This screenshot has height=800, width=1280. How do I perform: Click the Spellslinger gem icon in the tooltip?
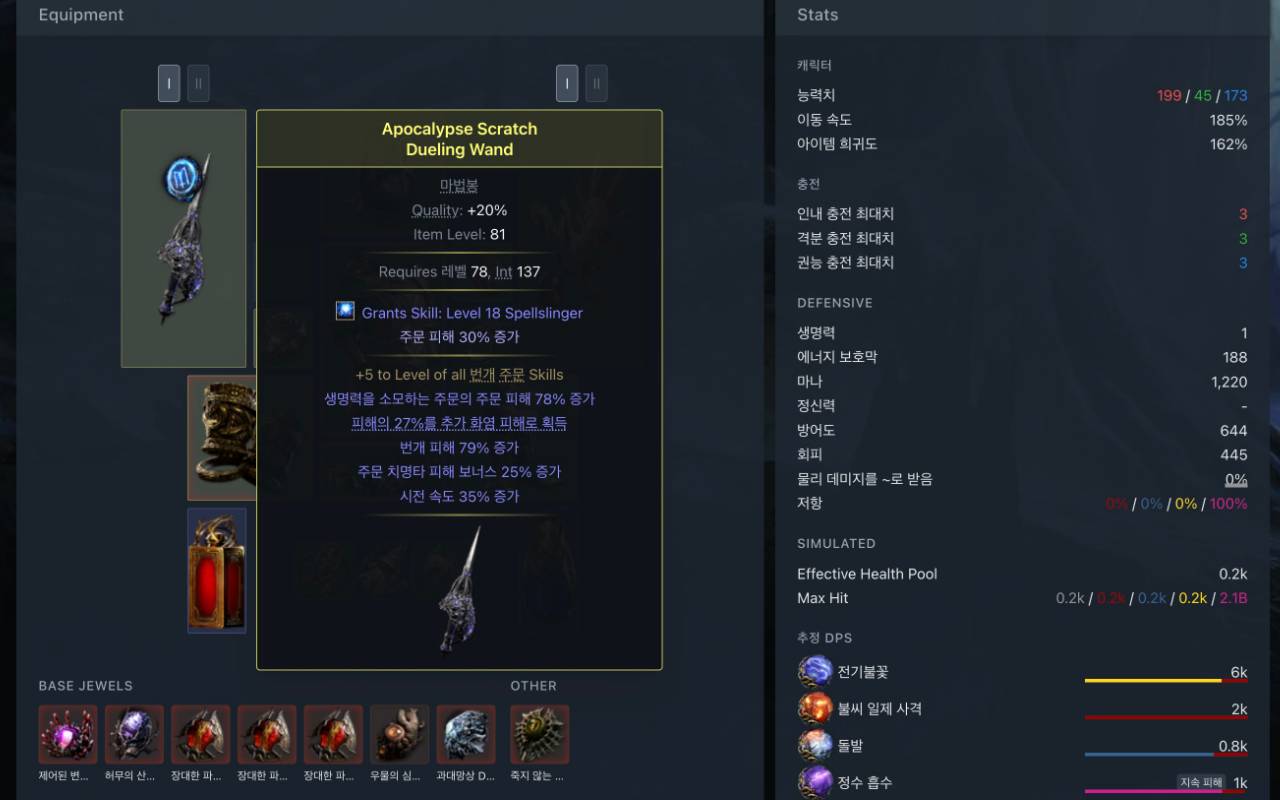344,311
